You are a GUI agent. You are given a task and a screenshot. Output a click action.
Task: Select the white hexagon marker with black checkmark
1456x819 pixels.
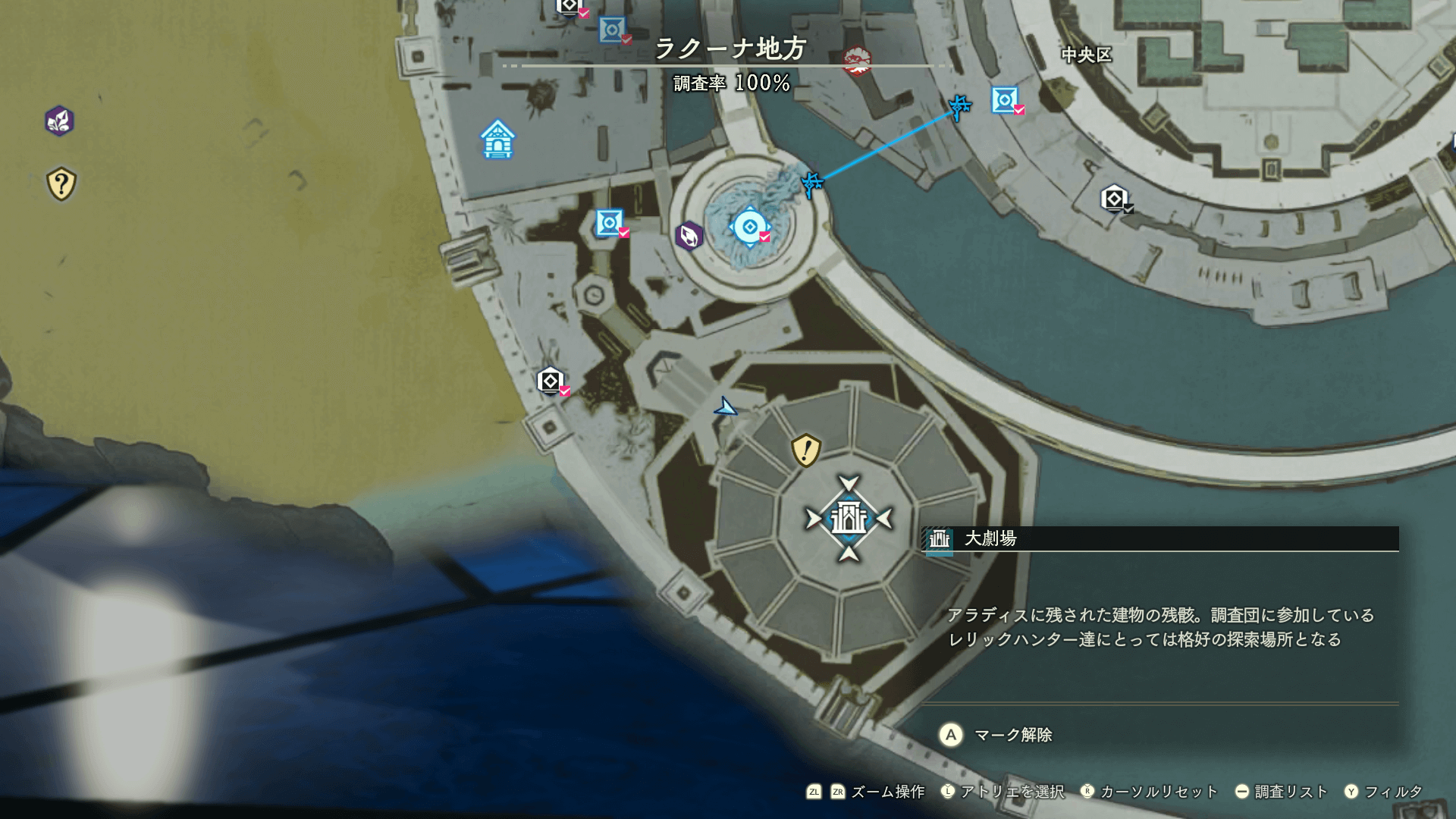tap(1114, 199)
